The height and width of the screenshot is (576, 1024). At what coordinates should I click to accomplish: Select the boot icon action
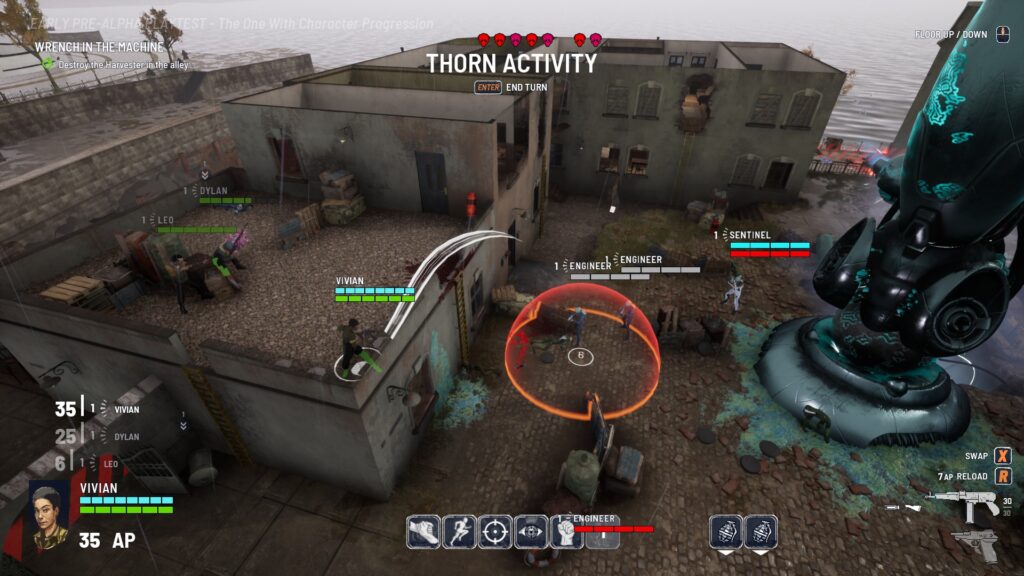[x=423, y=531]
